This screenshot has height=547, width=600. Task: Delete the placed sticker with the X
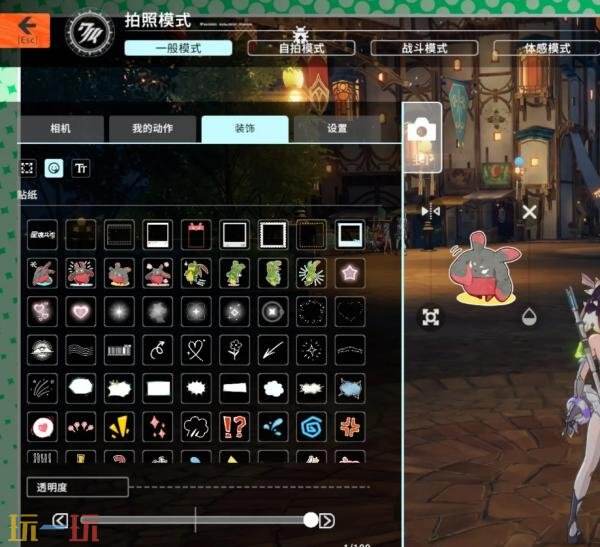[530, 211]
